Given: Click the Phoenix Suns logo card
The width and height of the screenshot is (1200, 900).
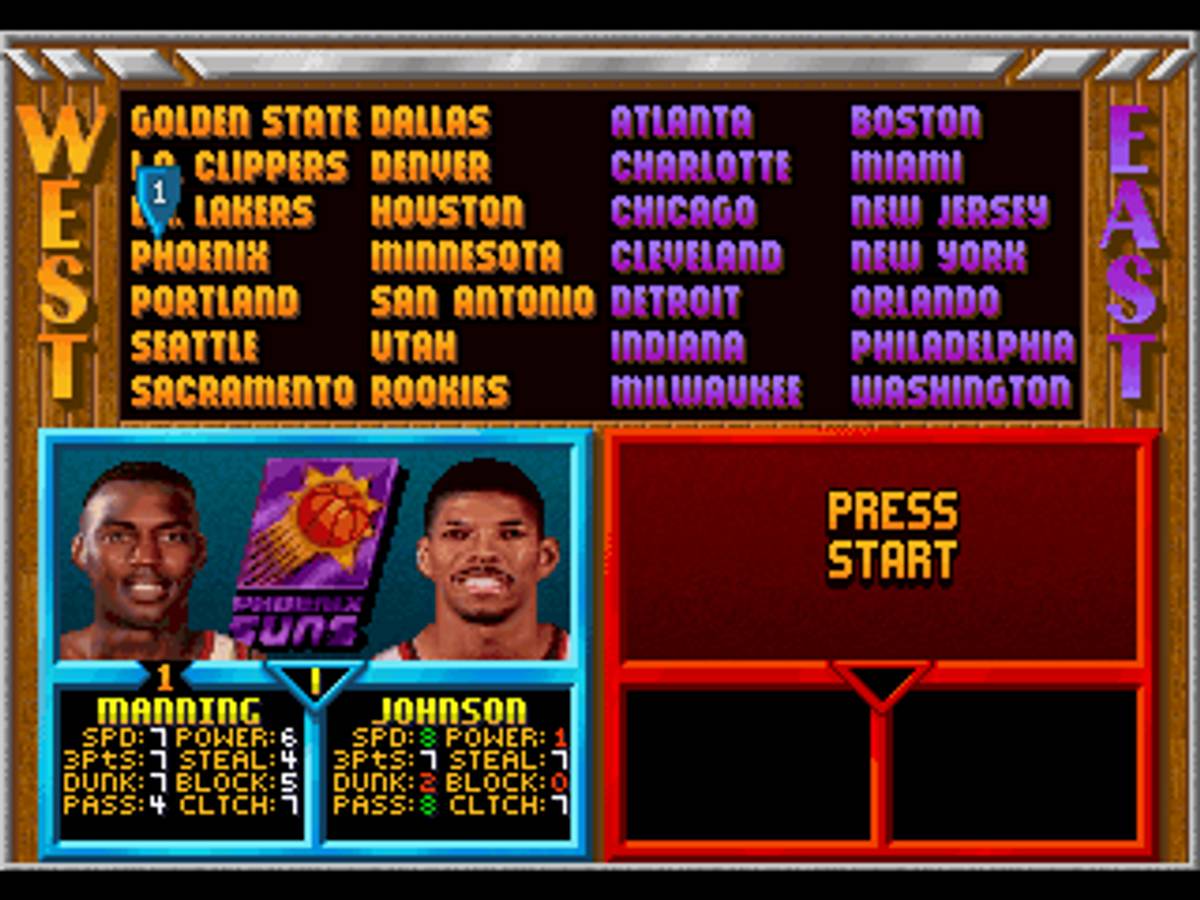Looking at the screenshot, I should point(314,553).
